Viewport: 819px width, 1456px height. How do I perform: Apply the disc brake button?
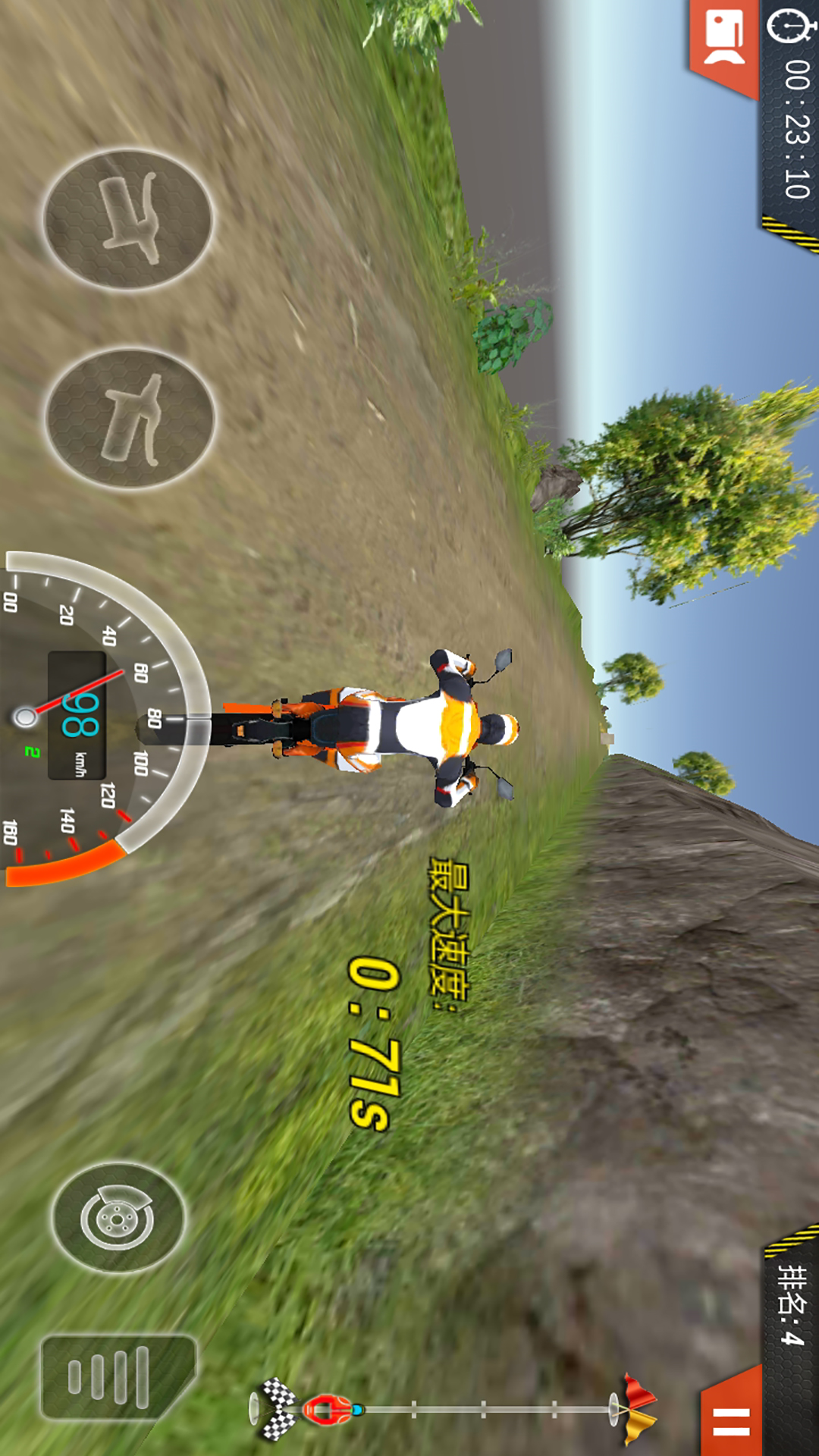(118, 1218)
